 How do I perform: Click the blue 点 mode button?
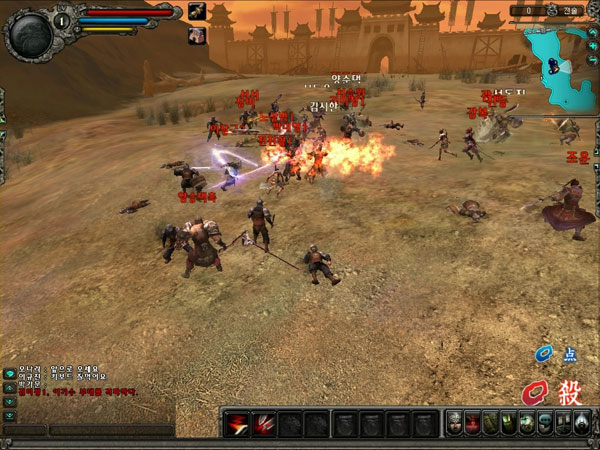point(557,354)
